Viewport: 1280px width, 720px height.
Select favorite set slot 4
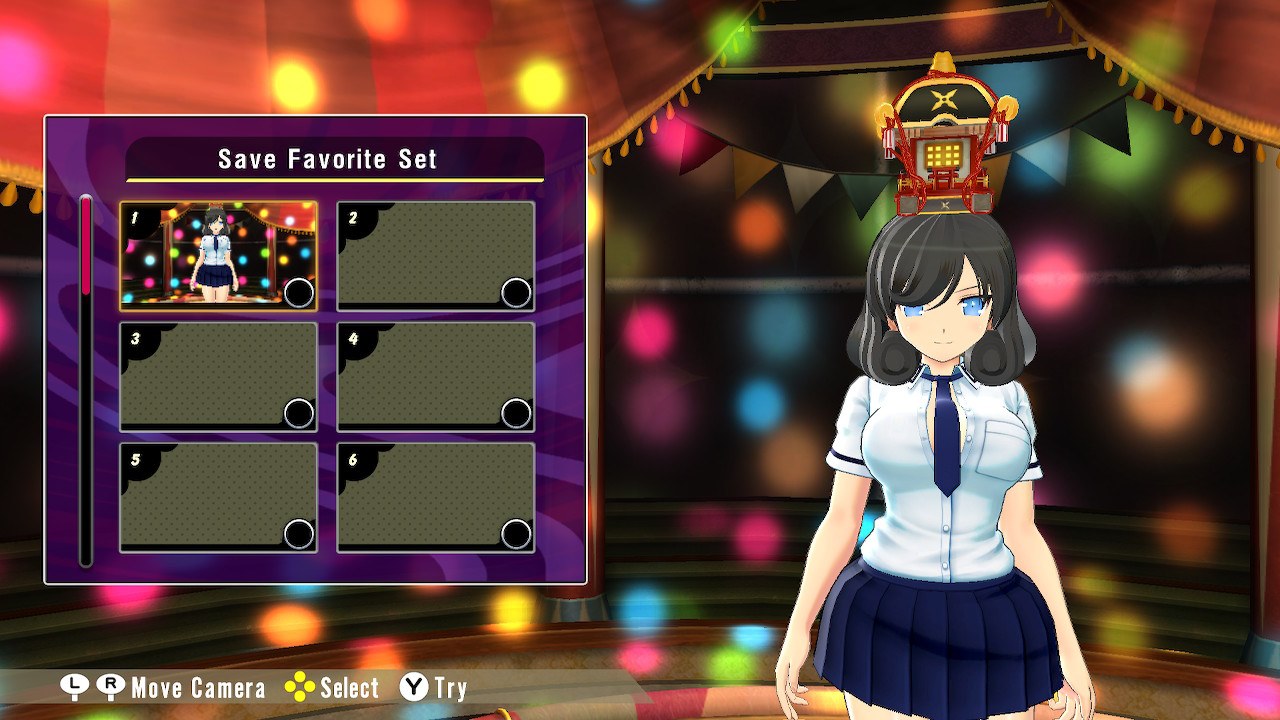[x=436, y=377]
